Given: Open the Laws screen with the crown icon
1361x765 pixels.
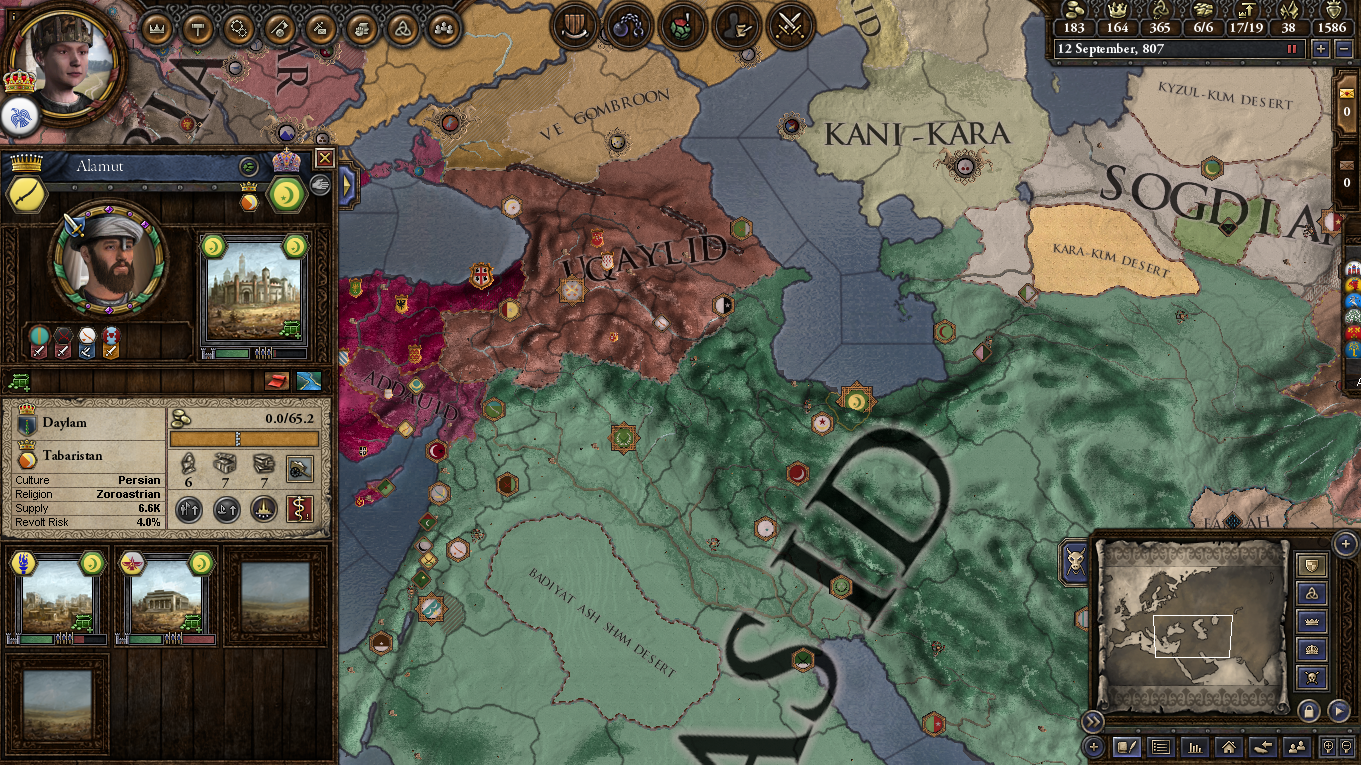Looking at the screenshot, I should coord(157,28).
